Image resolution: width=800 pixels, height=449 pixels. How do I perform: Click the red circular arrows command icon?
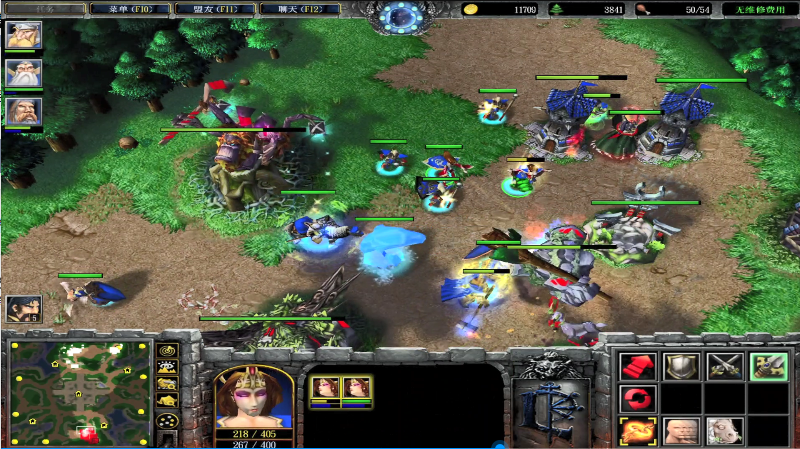pyautogui.click(x=637, y=399)
